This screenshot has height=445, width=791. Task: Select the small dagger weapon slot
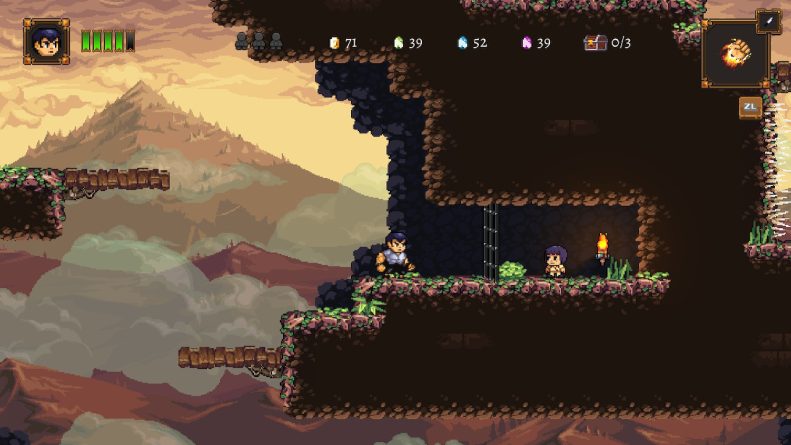(x=768, y=22)
